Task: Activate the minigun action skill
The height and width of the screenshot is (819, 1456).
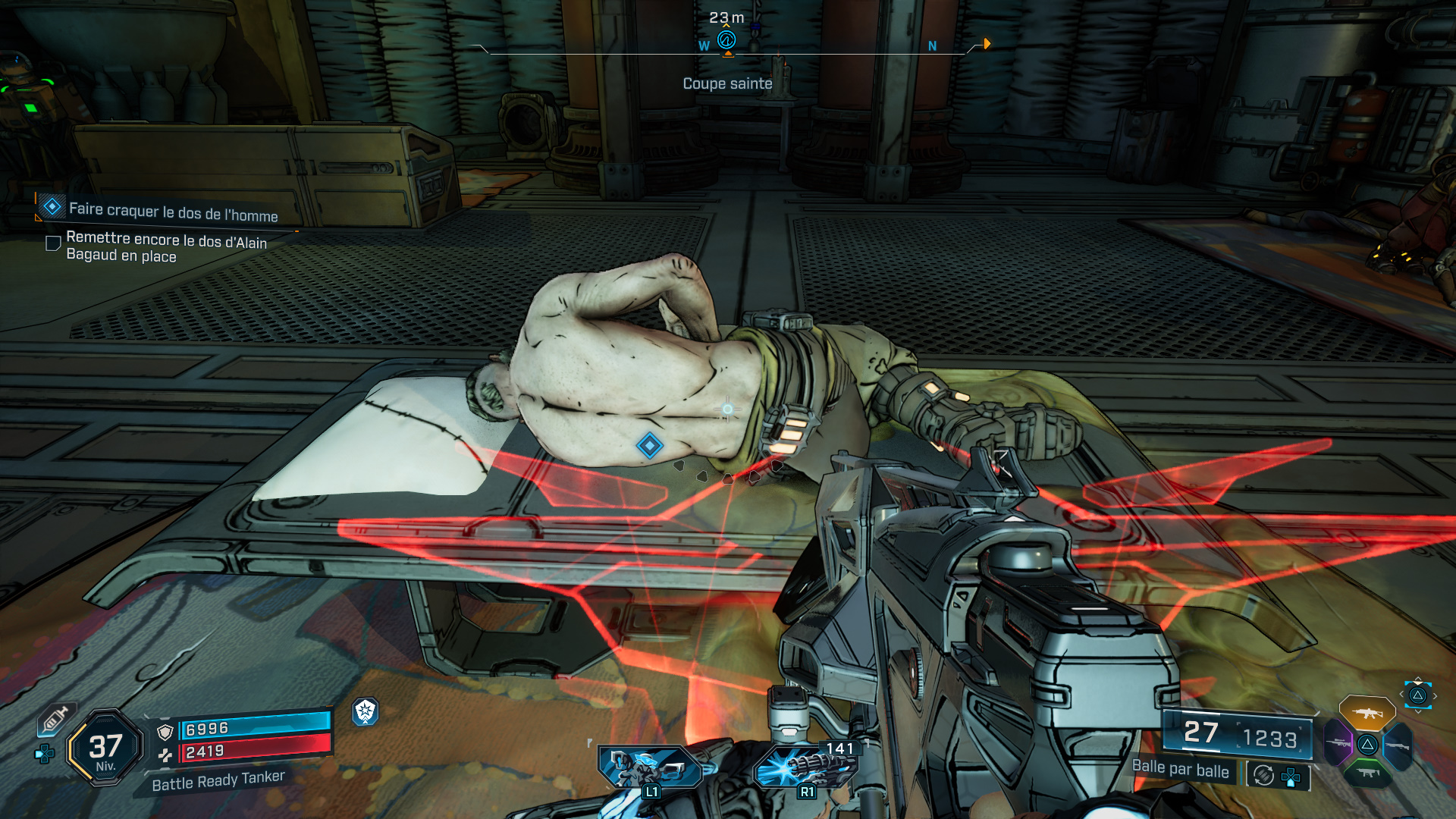Action: (x=807, y=767)
